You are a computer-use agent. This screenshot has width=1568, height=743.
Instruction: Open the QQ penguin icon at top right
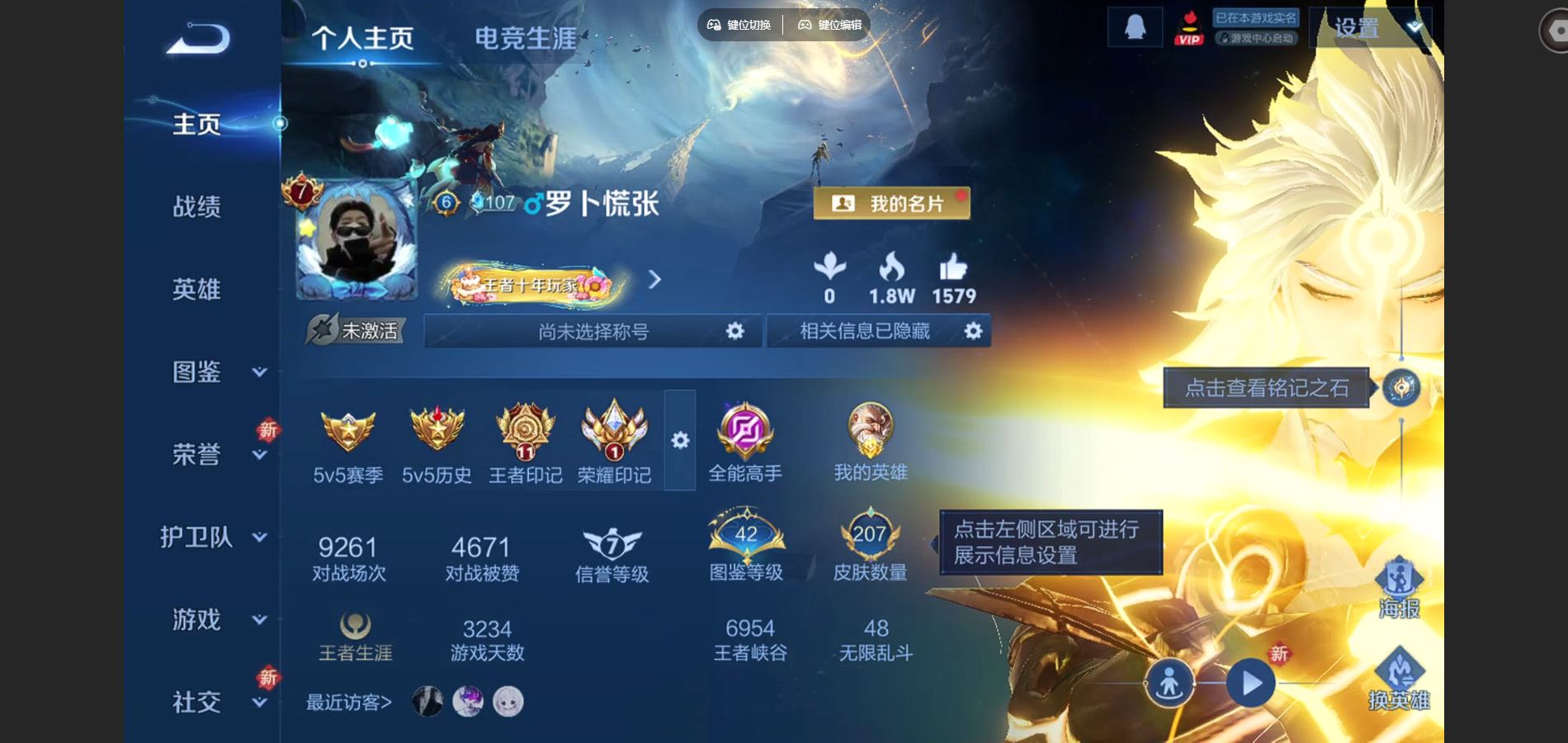coord(1134,26)
